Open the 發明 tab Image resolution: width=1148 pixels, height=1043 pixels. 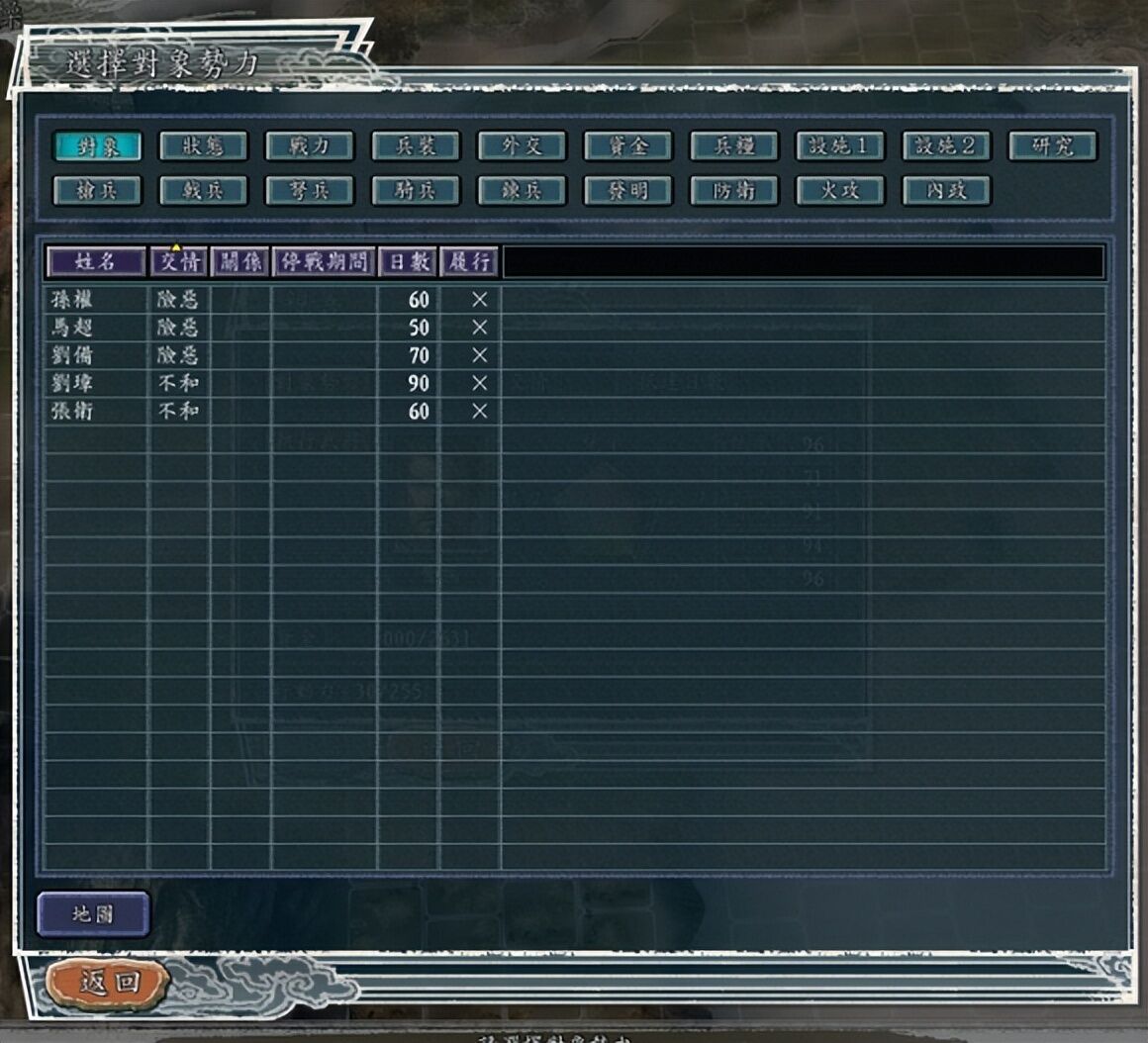(x=627, y=190)
